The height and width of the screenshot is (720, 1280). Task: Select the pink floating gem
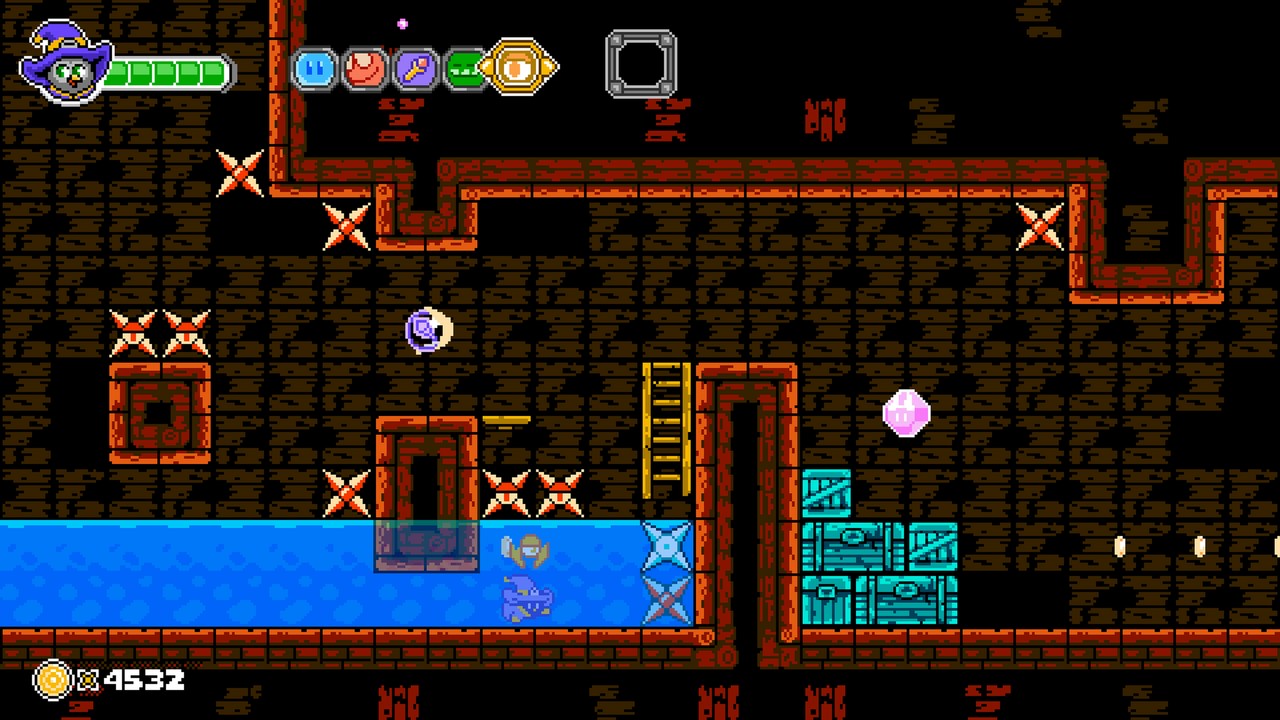[906, 412]
